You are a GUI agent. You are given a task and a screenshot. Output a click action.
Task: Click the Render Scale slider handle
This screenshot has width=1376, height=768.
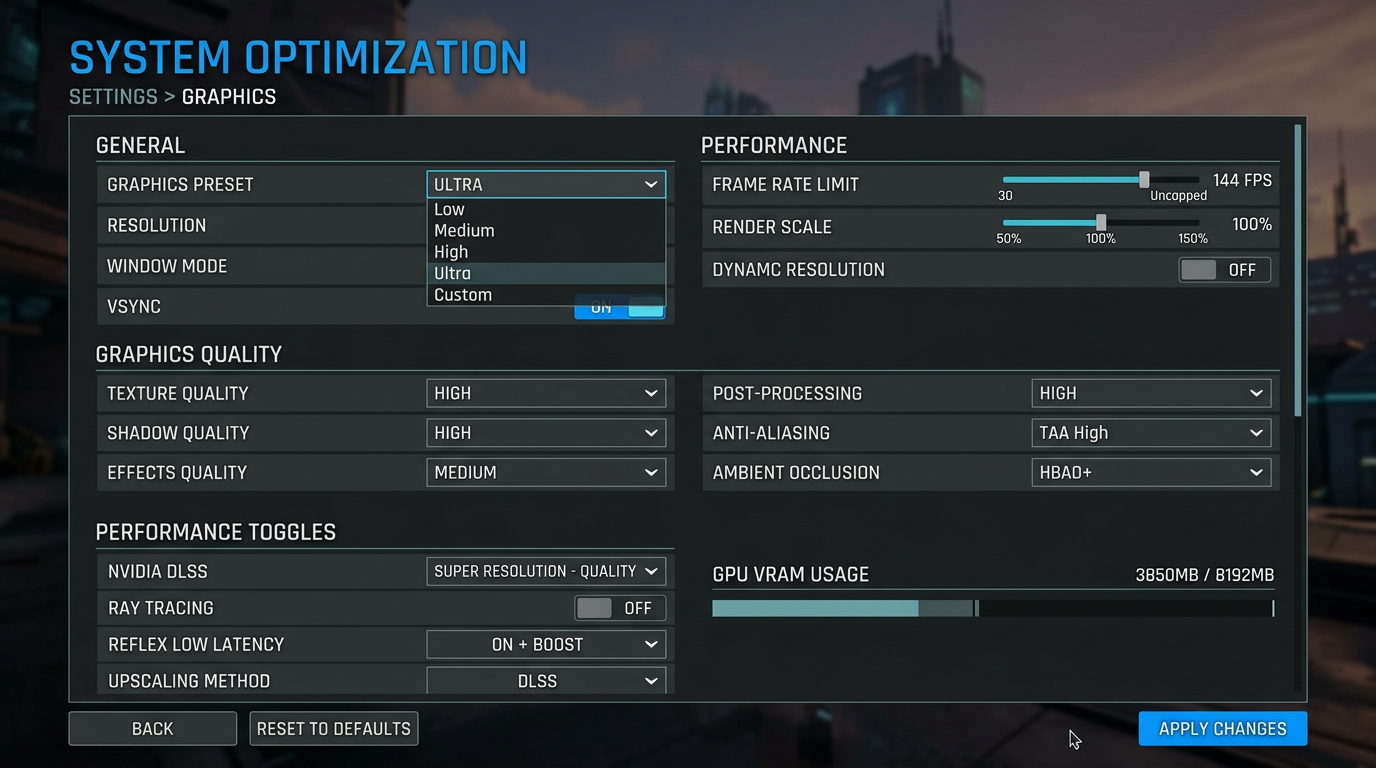tap(1101, 222)
